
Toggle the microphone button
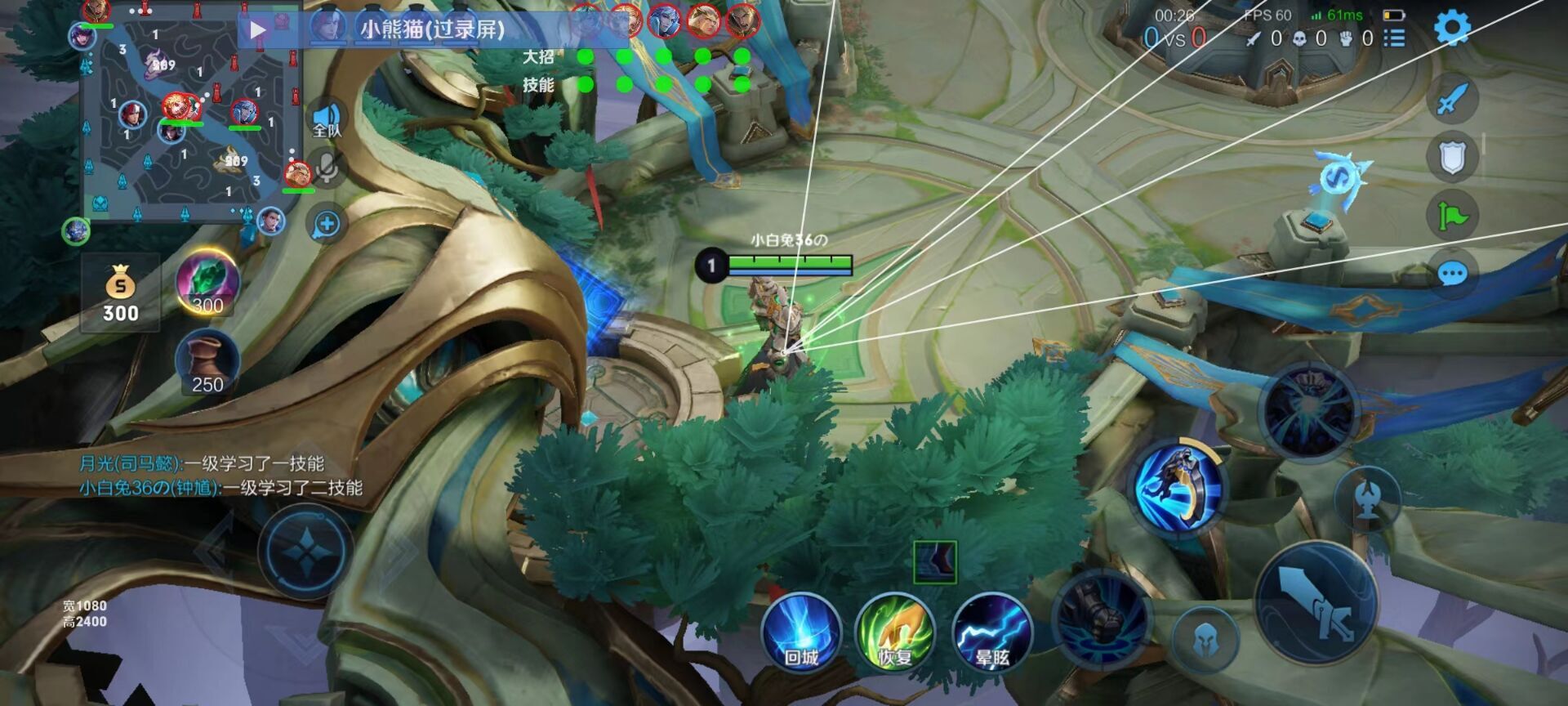[327, 169]
